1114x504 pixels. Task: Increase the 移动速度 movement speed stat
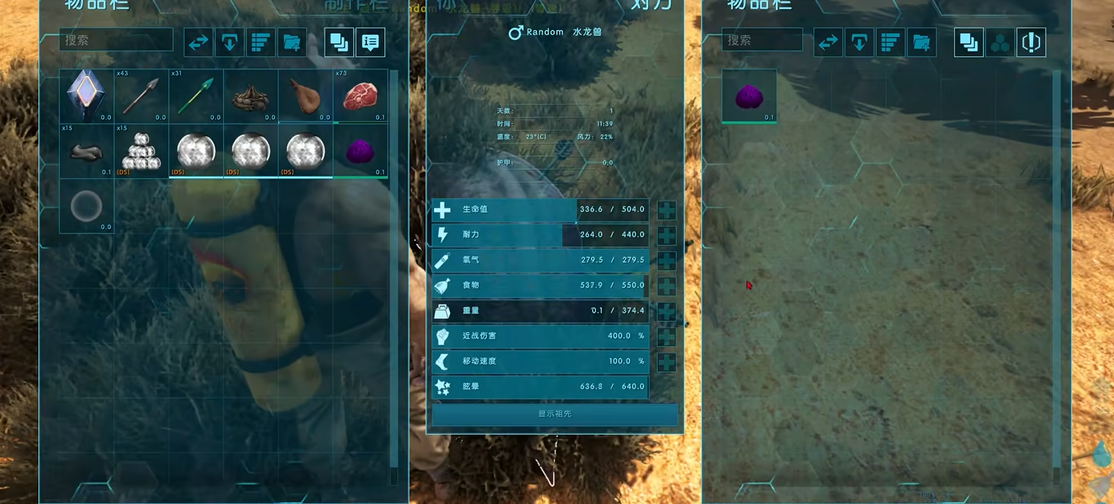point(666,361)
